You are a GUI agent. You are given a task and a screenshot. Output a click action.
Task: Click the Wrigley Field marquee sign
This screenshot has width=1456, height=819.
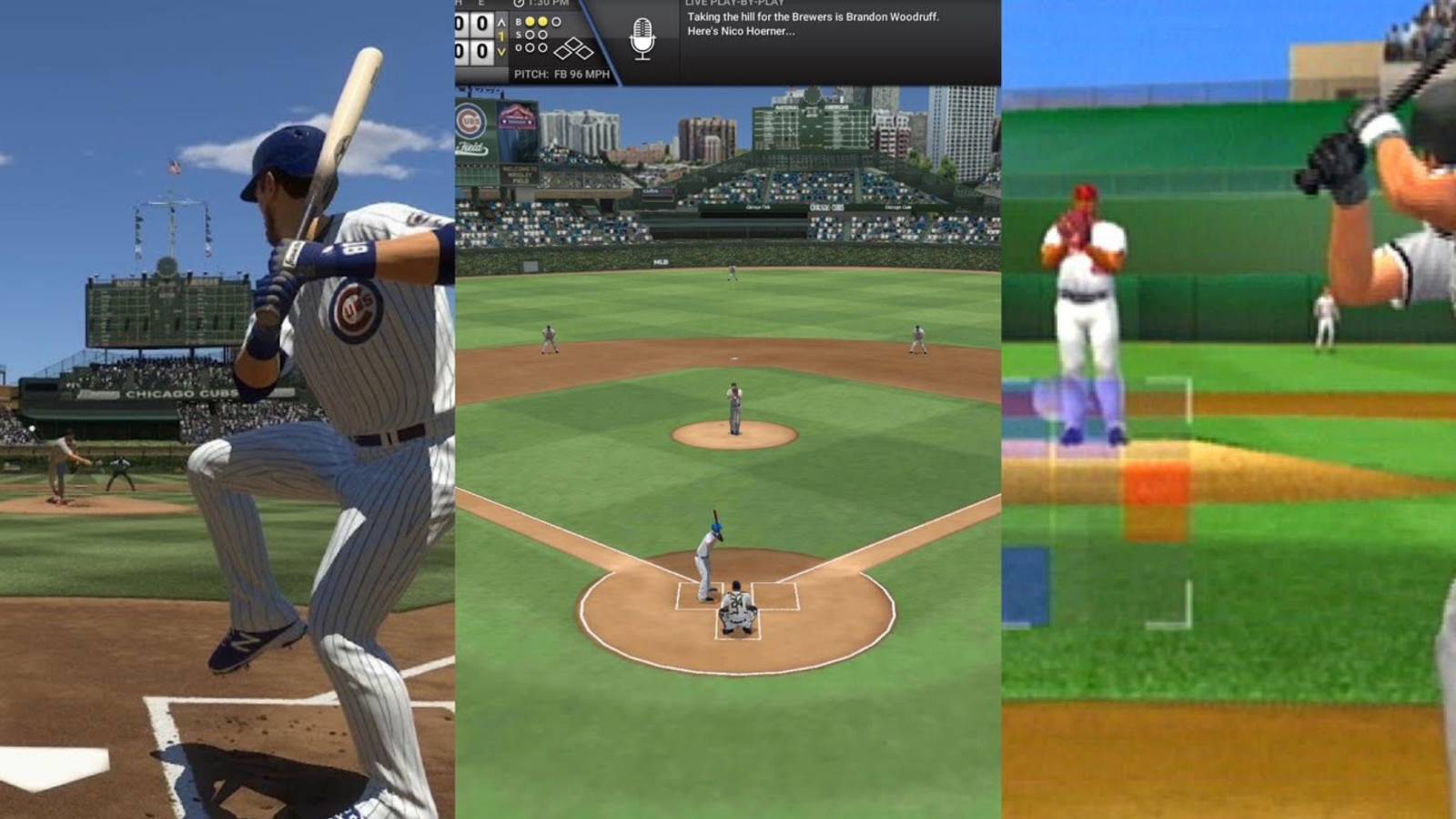[x=519, y=174]
